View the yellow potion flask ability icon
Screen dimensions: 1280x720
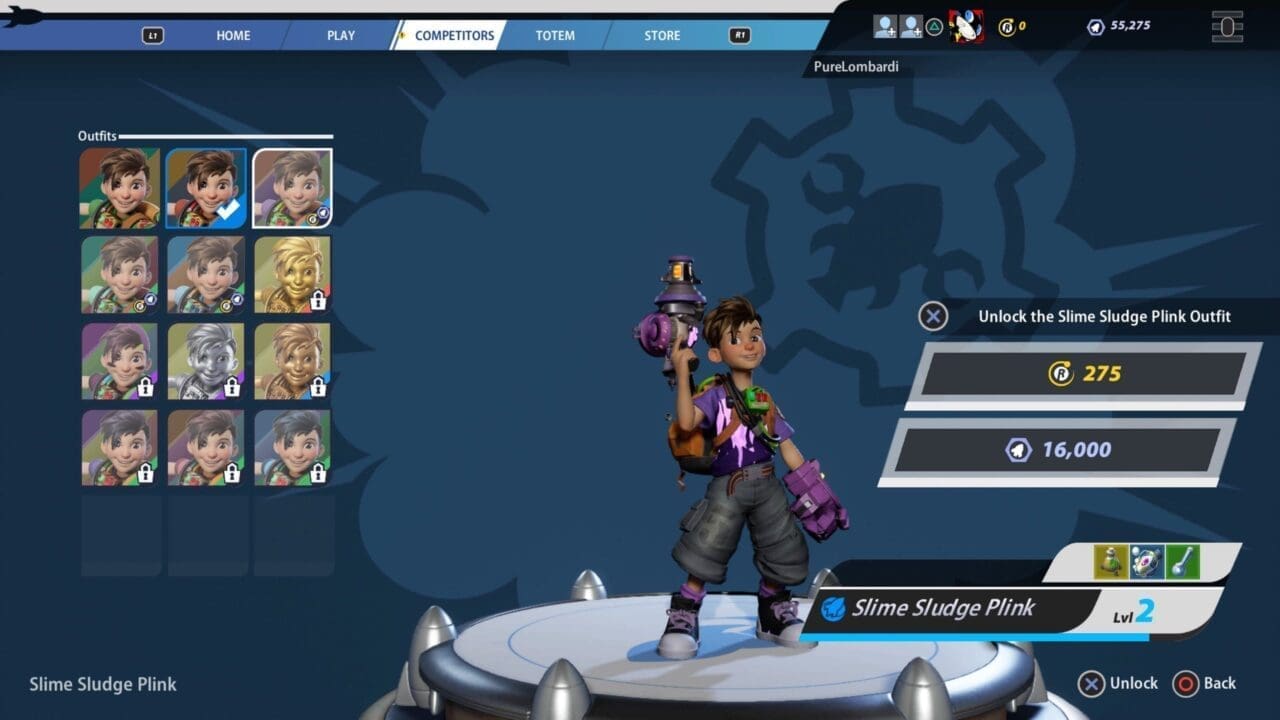(1111, 562)
